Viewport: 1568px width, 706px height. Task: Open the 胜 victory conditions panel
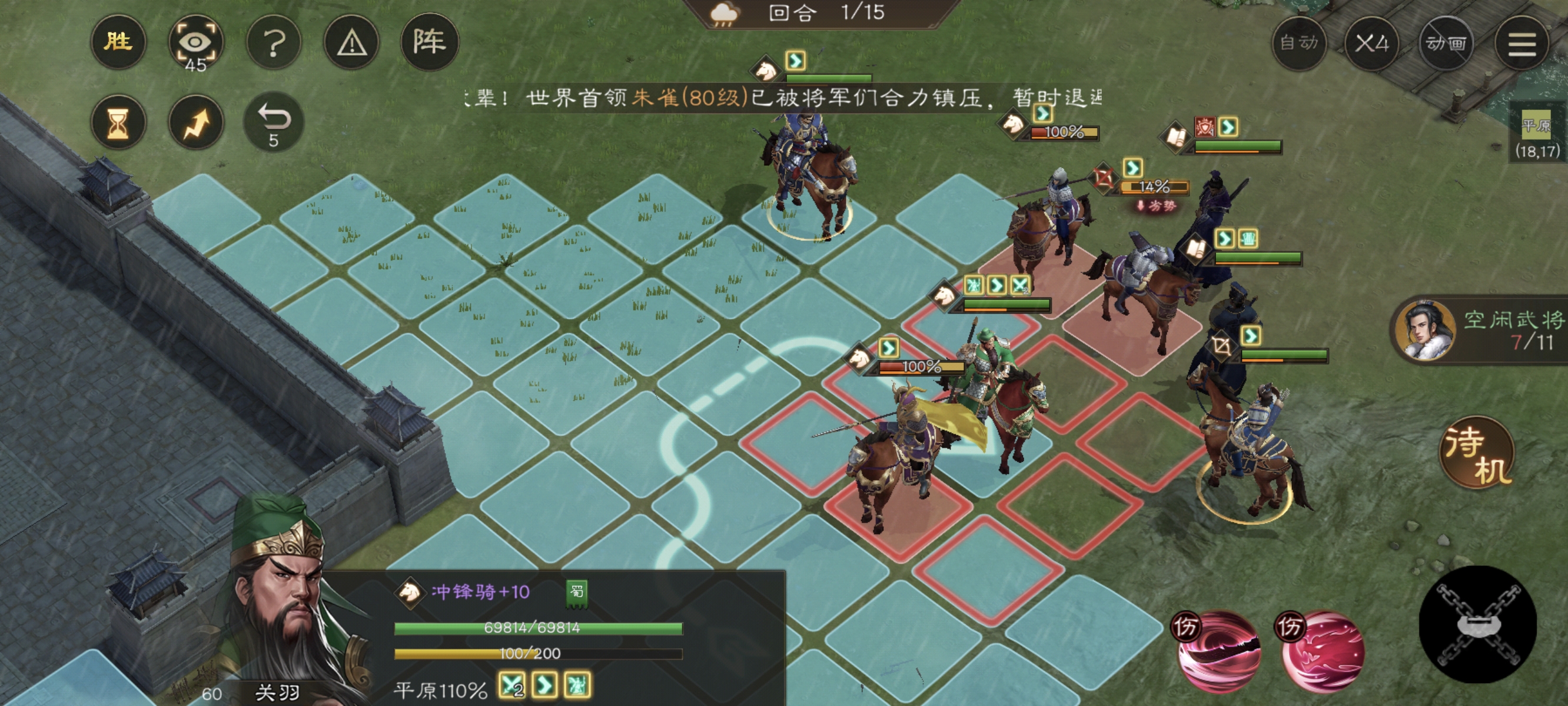[118, 41]
